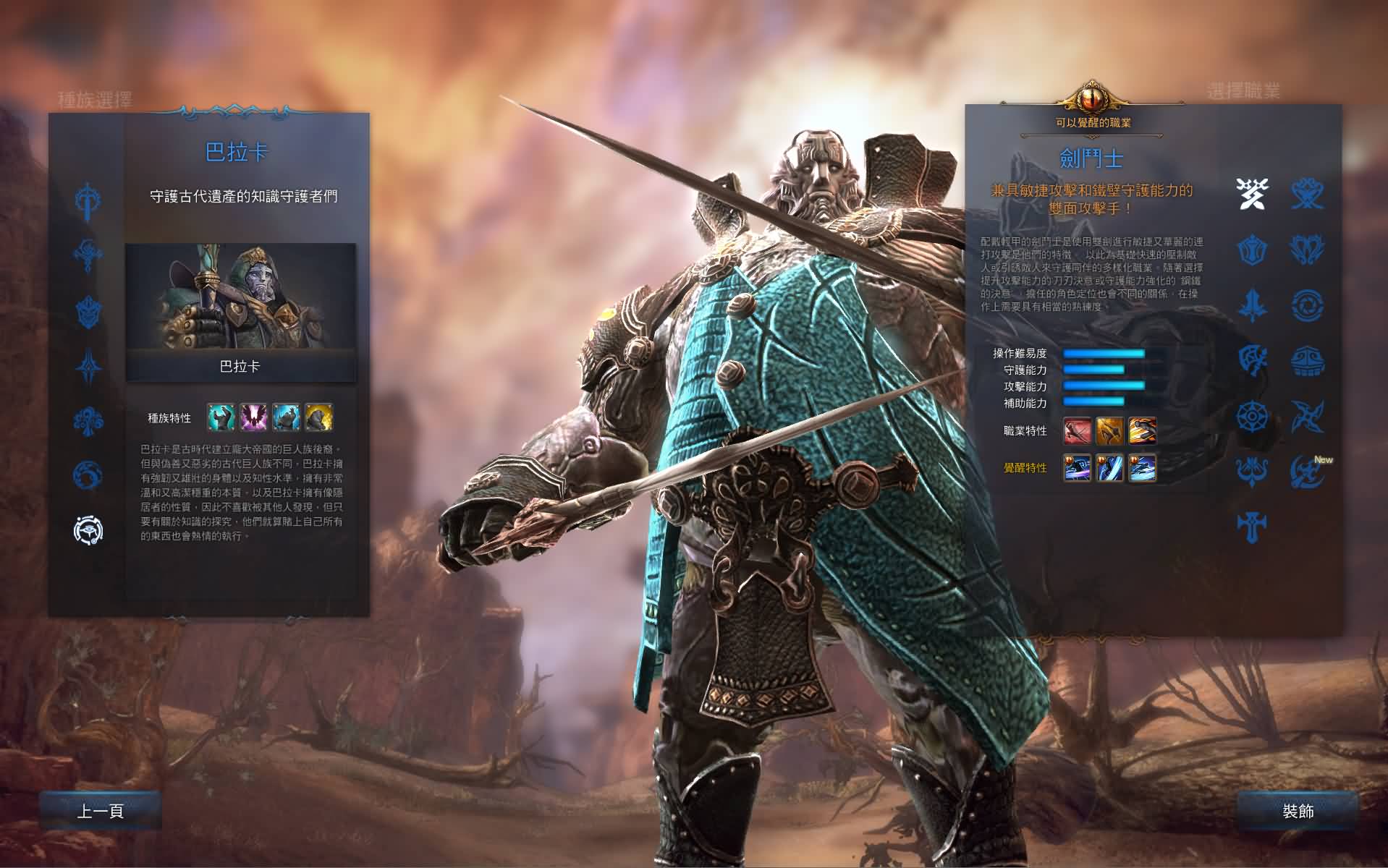Click the 上一頁 button
Viewport: 1388px width, 868px height.
coord(101,812)
